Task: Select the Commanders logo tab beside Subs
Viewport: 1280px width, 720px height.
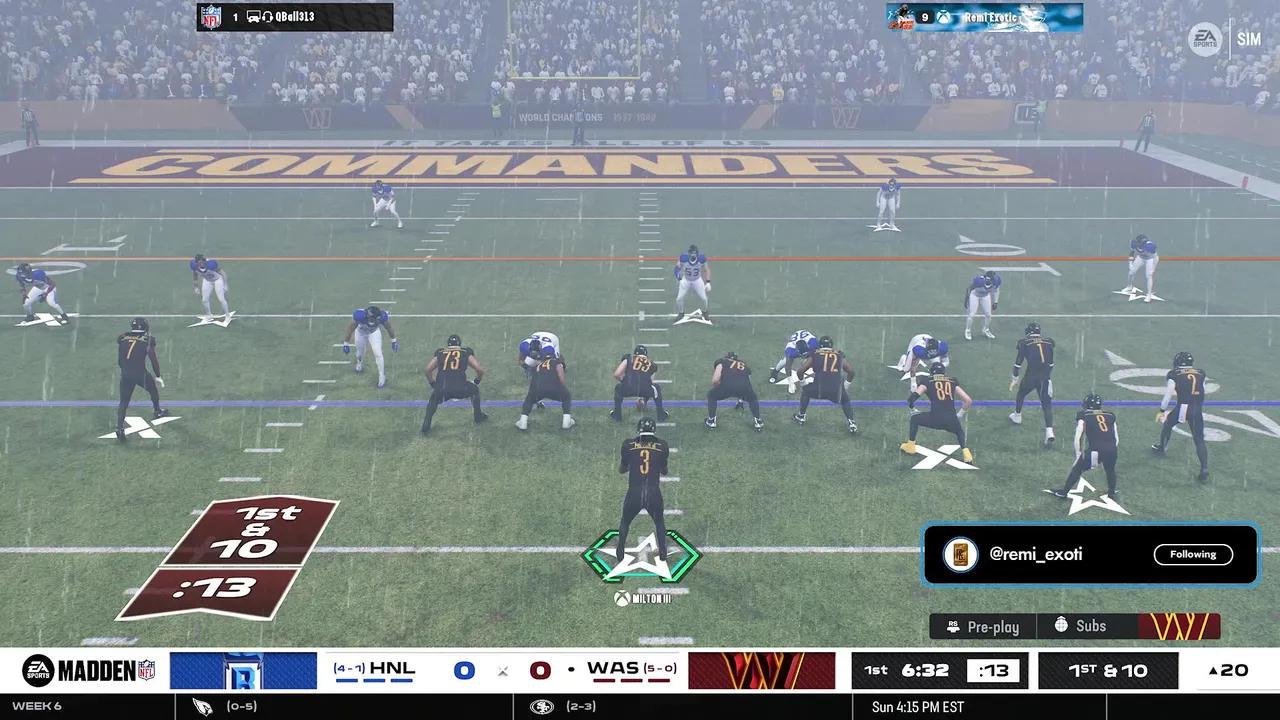Action: click(x=1179, y=626)
